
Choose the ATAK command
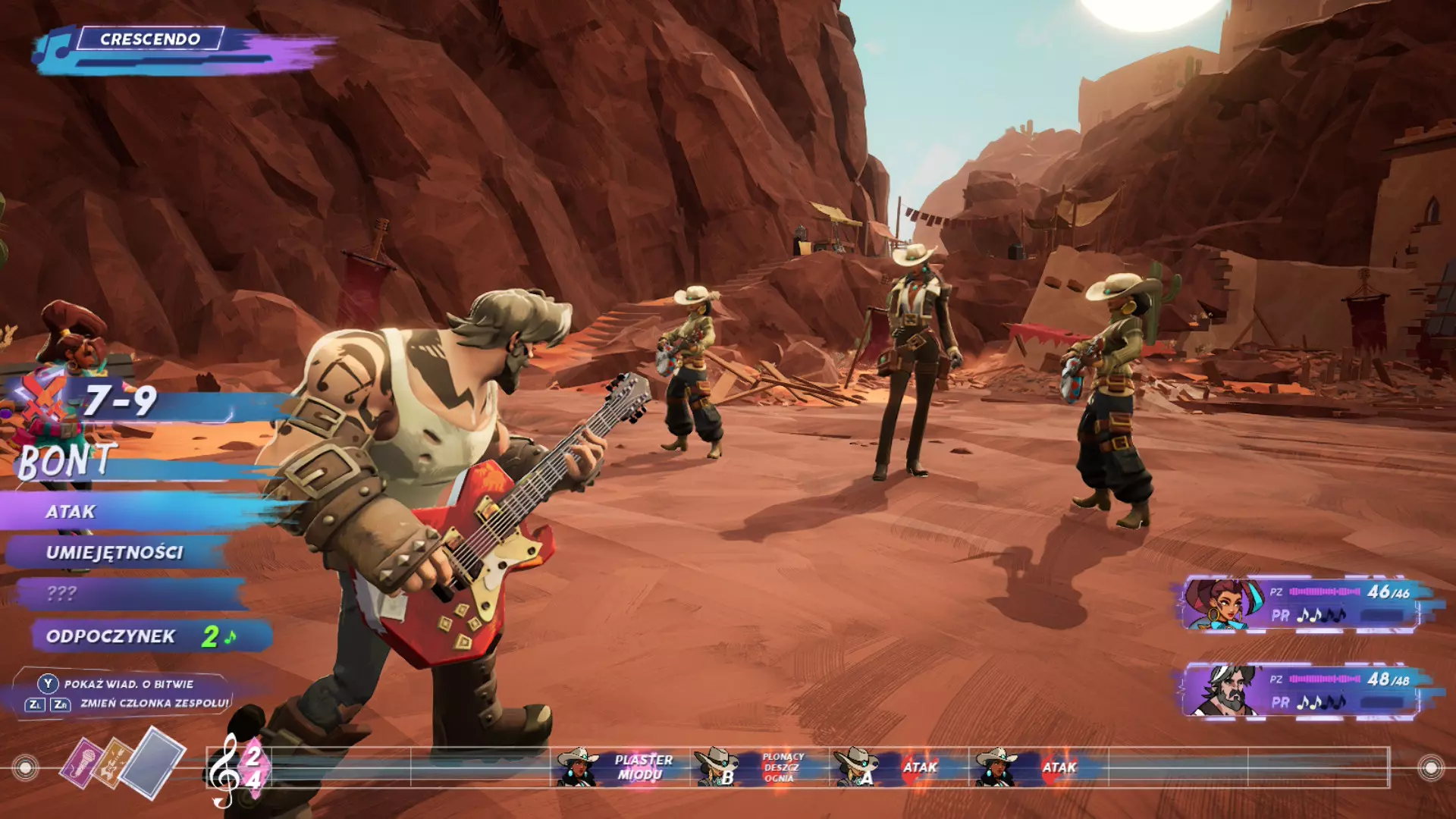coord(72,512)
